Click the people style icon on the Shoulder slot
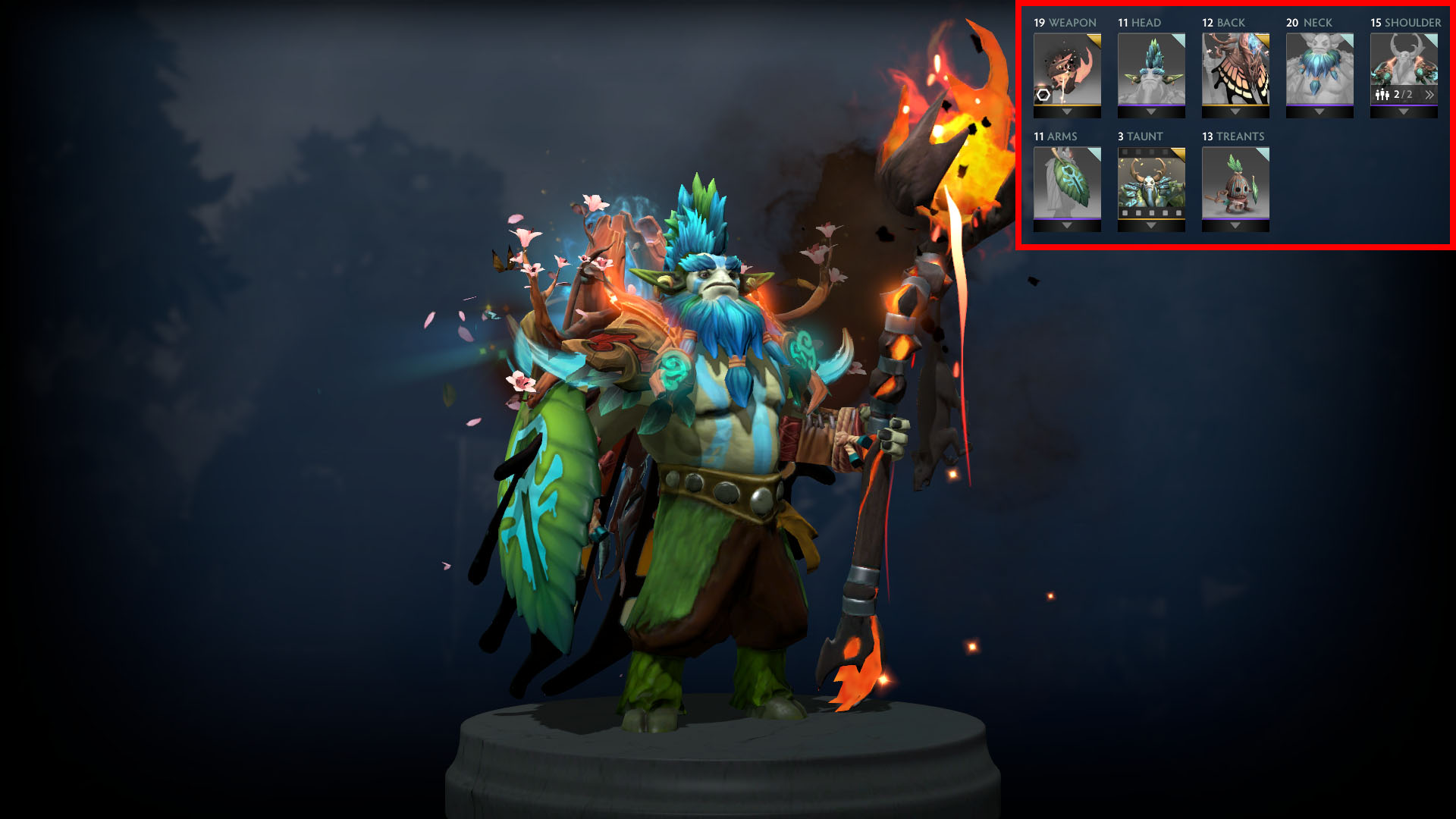 point(1381,94)
